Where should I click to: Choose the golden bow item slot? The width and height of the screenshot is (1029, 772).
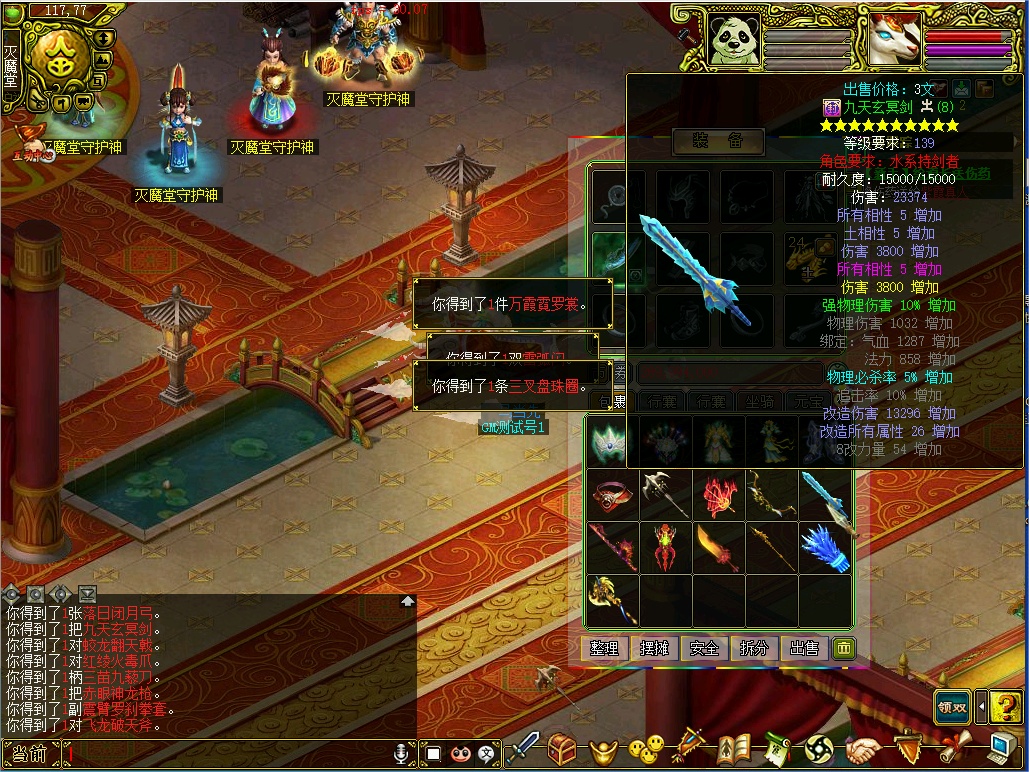(771, 494)
